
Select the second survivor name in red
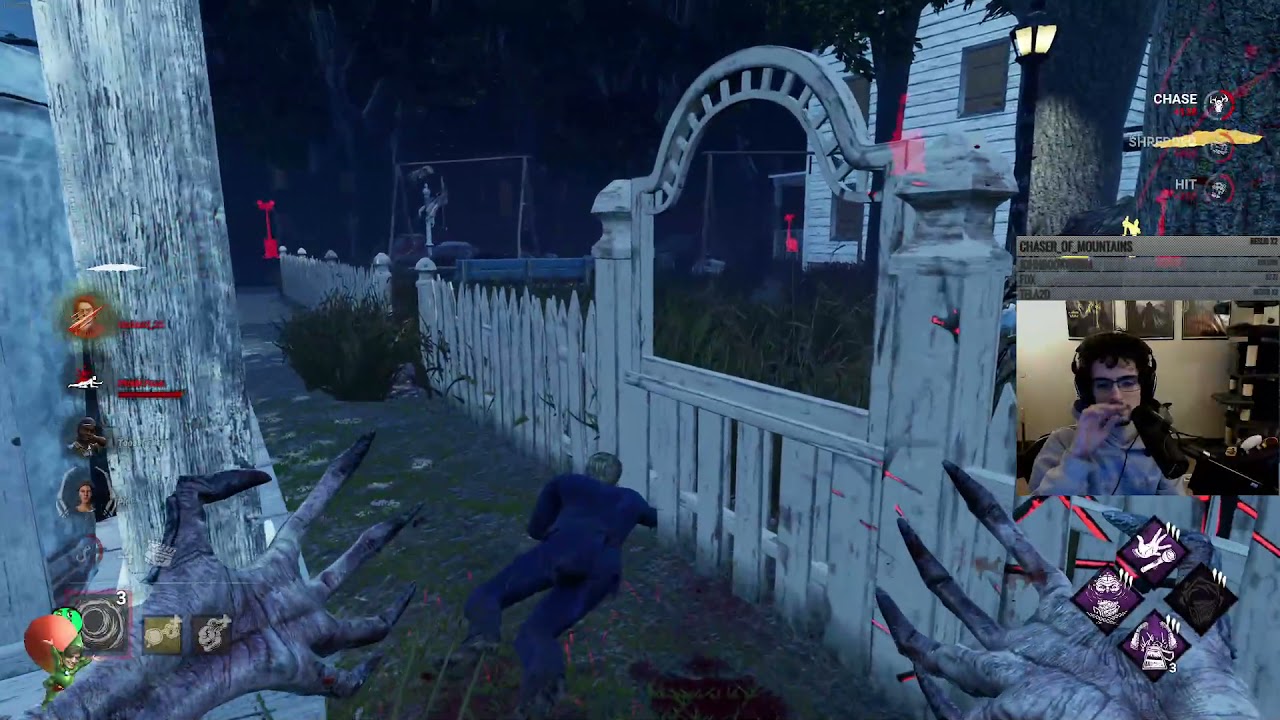pos(142,383)
